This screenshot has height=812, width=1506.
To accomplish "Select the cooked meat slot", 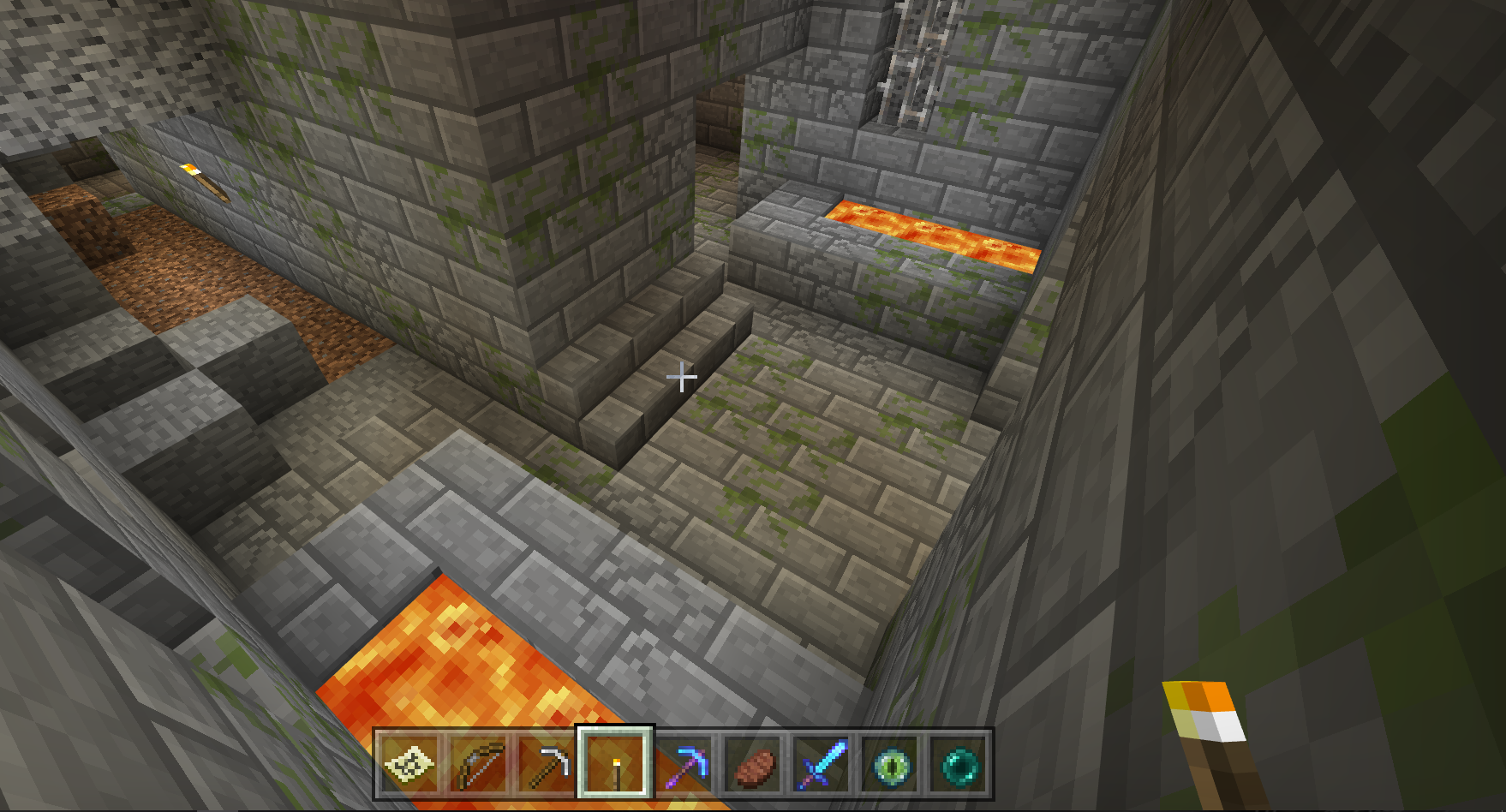I will [x=752, y=764].
